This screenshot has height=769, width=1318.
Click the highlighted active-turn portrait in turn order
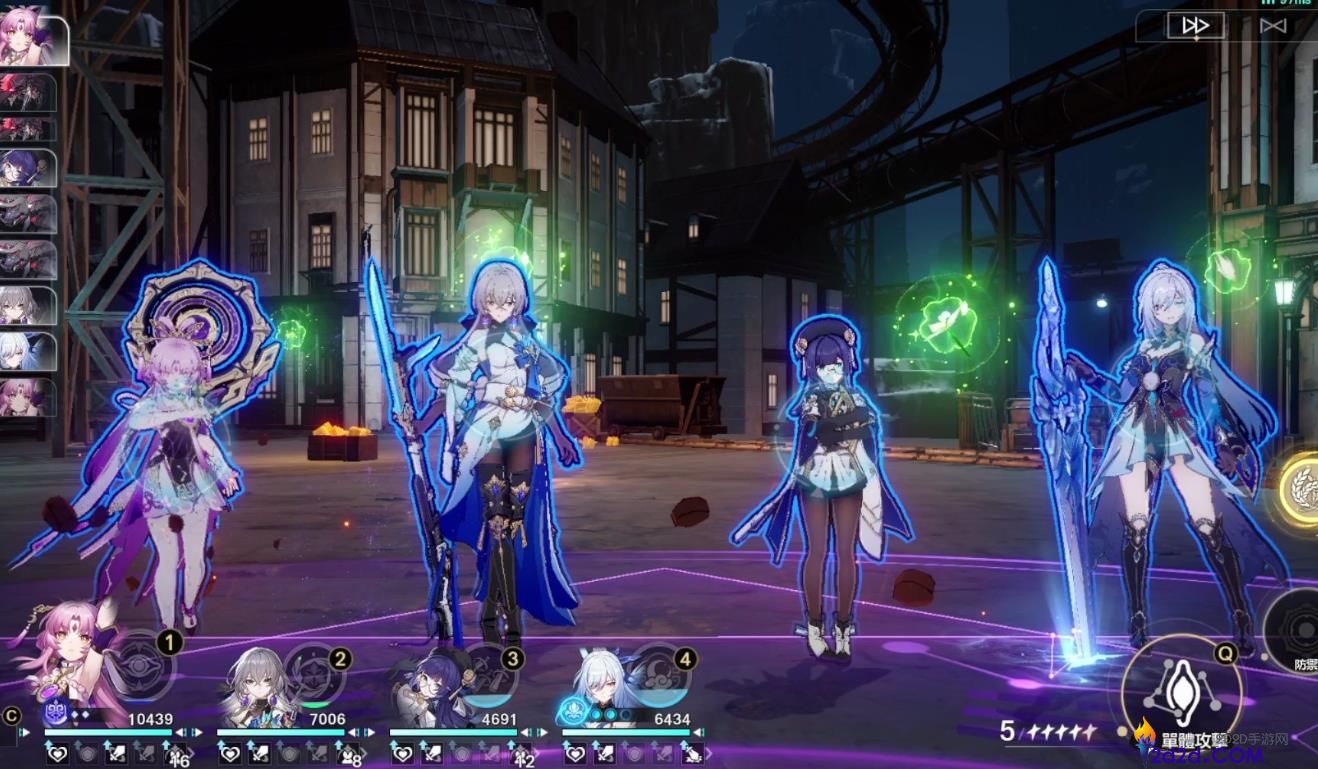(32, 40)
